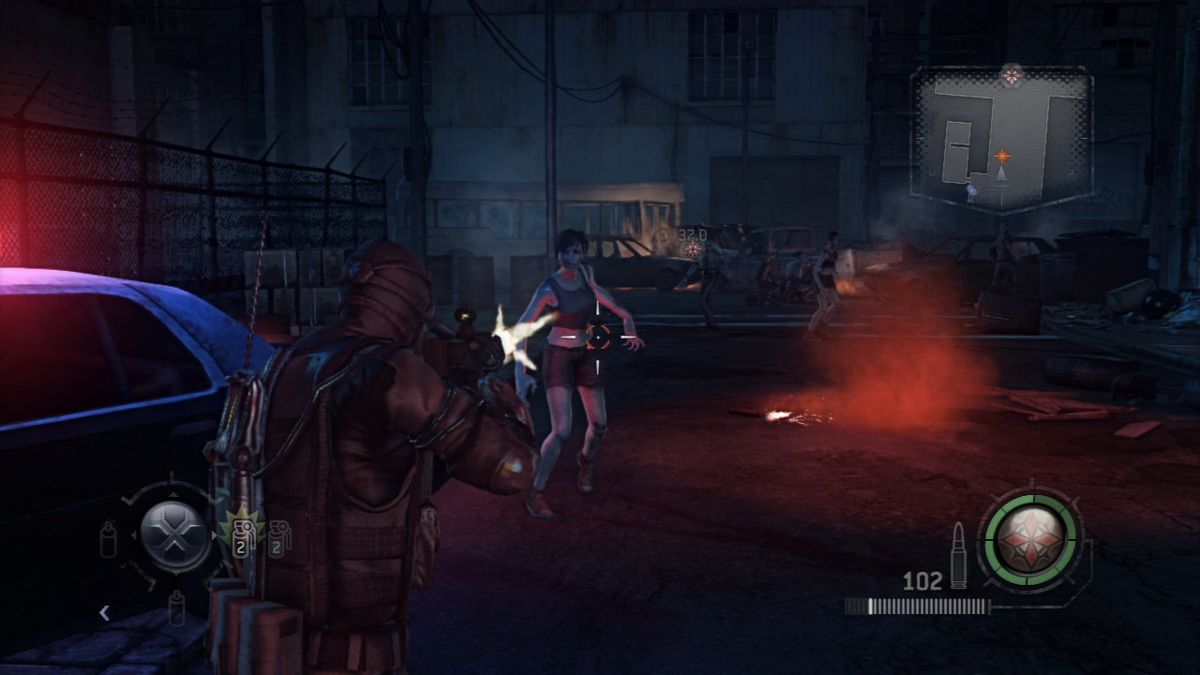Click the objective emblem on minimap's top edge
The image size is (1200, 675).
[x=1012, y=74]
